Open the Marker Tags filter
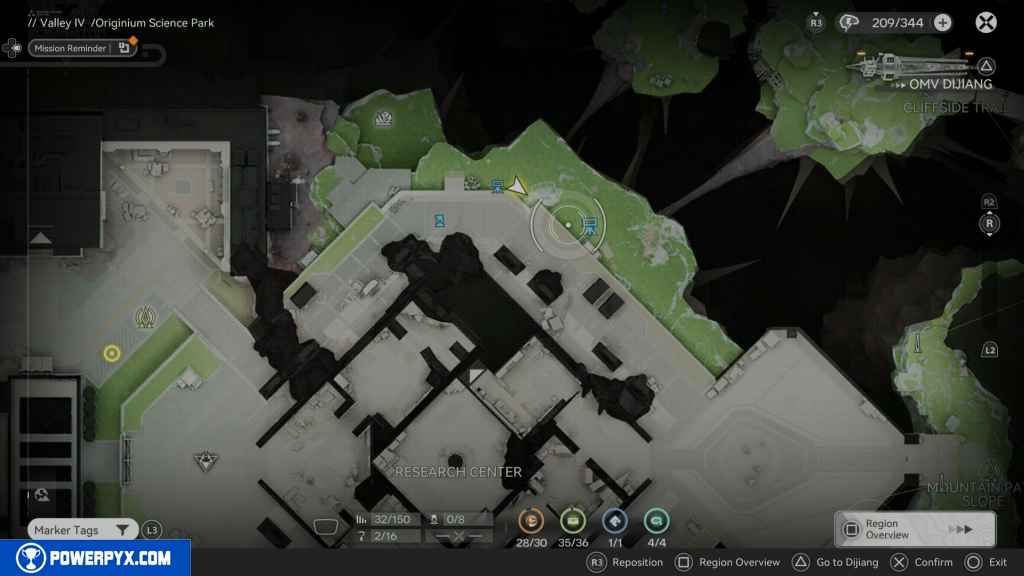This screenshot has width=1024, height=576. coord(82,530)
